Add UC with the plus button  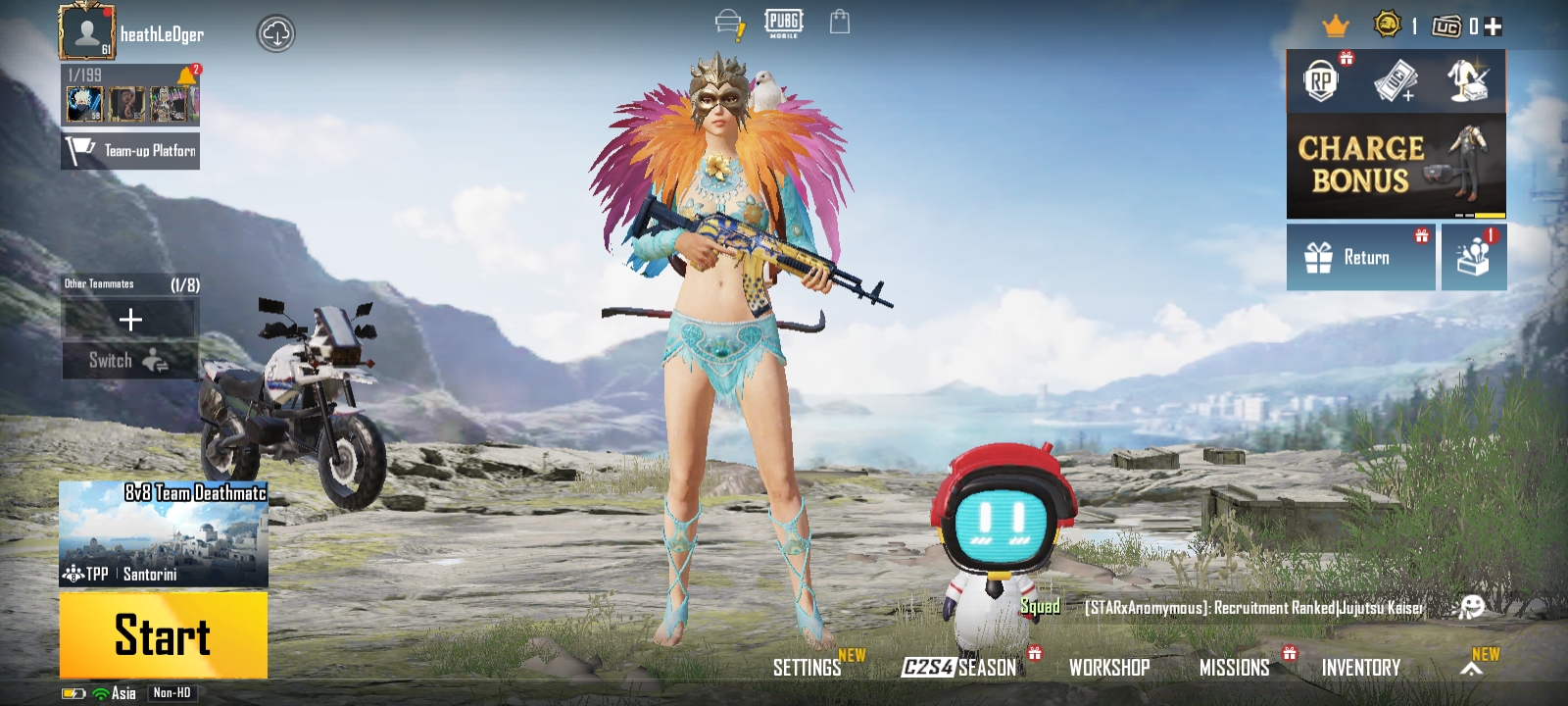pos(1494,26)
